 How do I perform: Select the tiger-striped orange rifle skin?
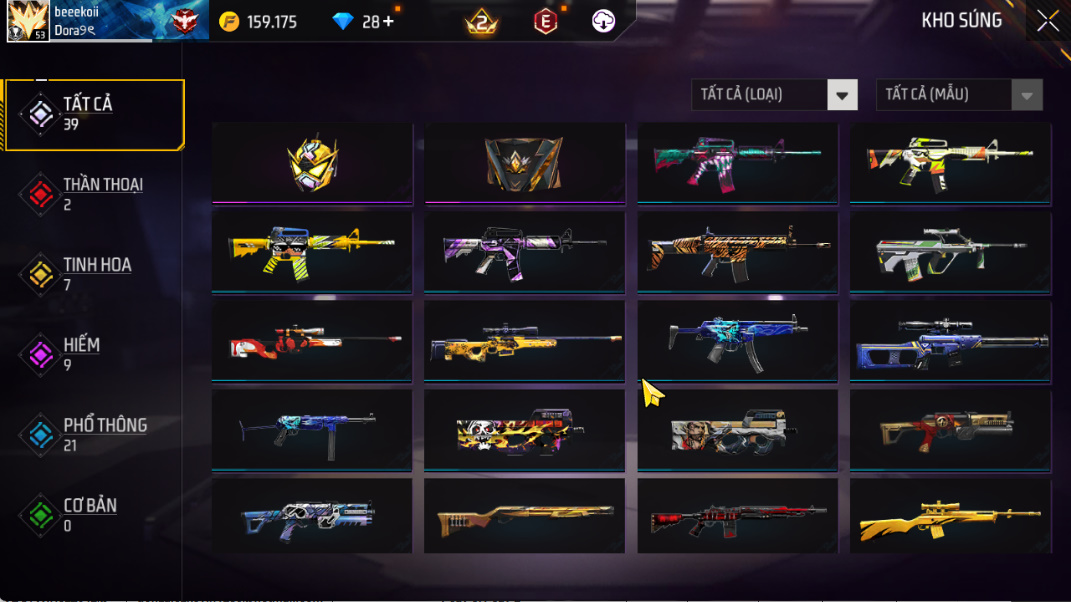[x=737, y=251]
